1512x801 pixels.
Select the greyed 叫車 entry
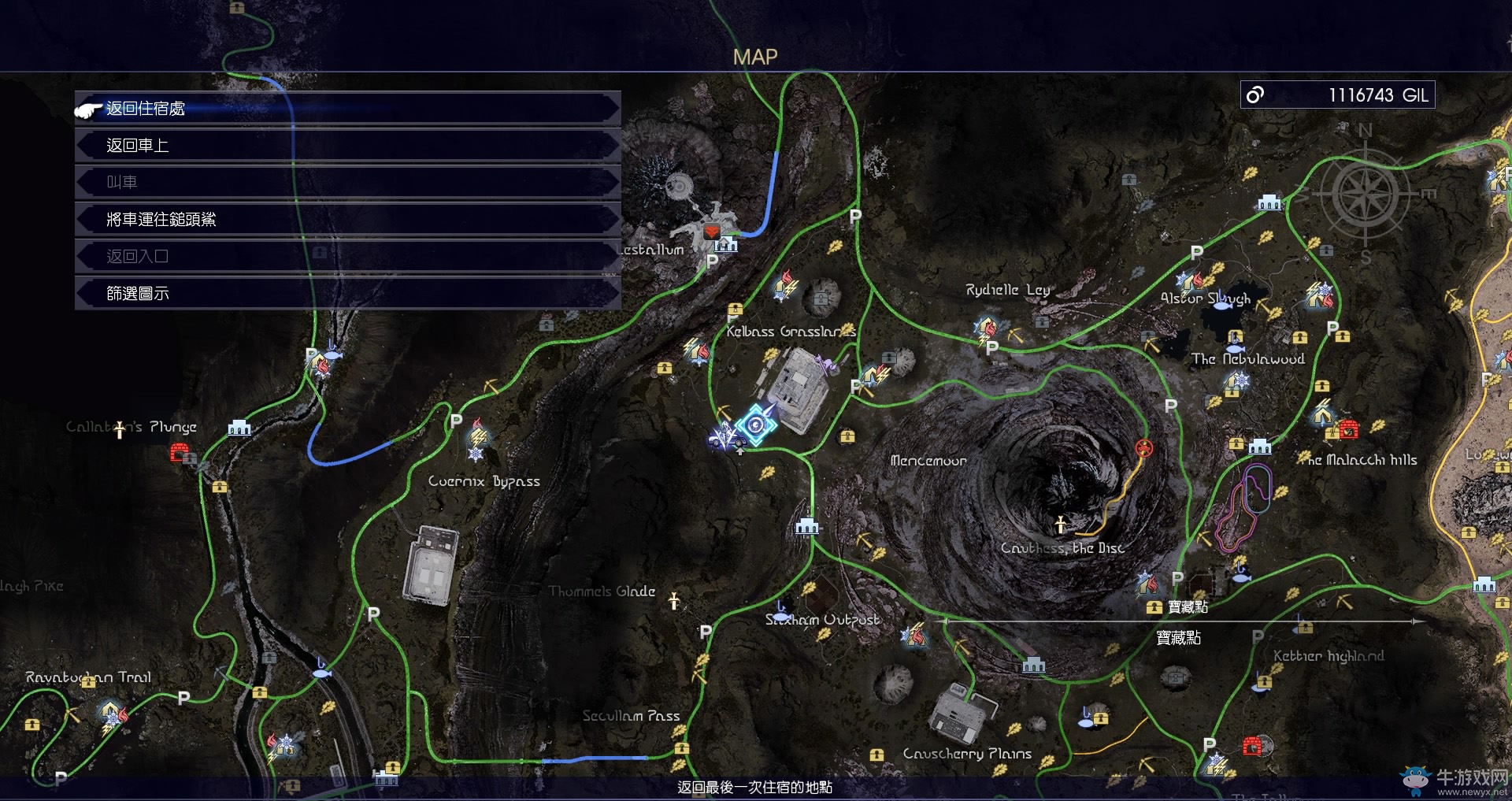(x=347, y=183)
